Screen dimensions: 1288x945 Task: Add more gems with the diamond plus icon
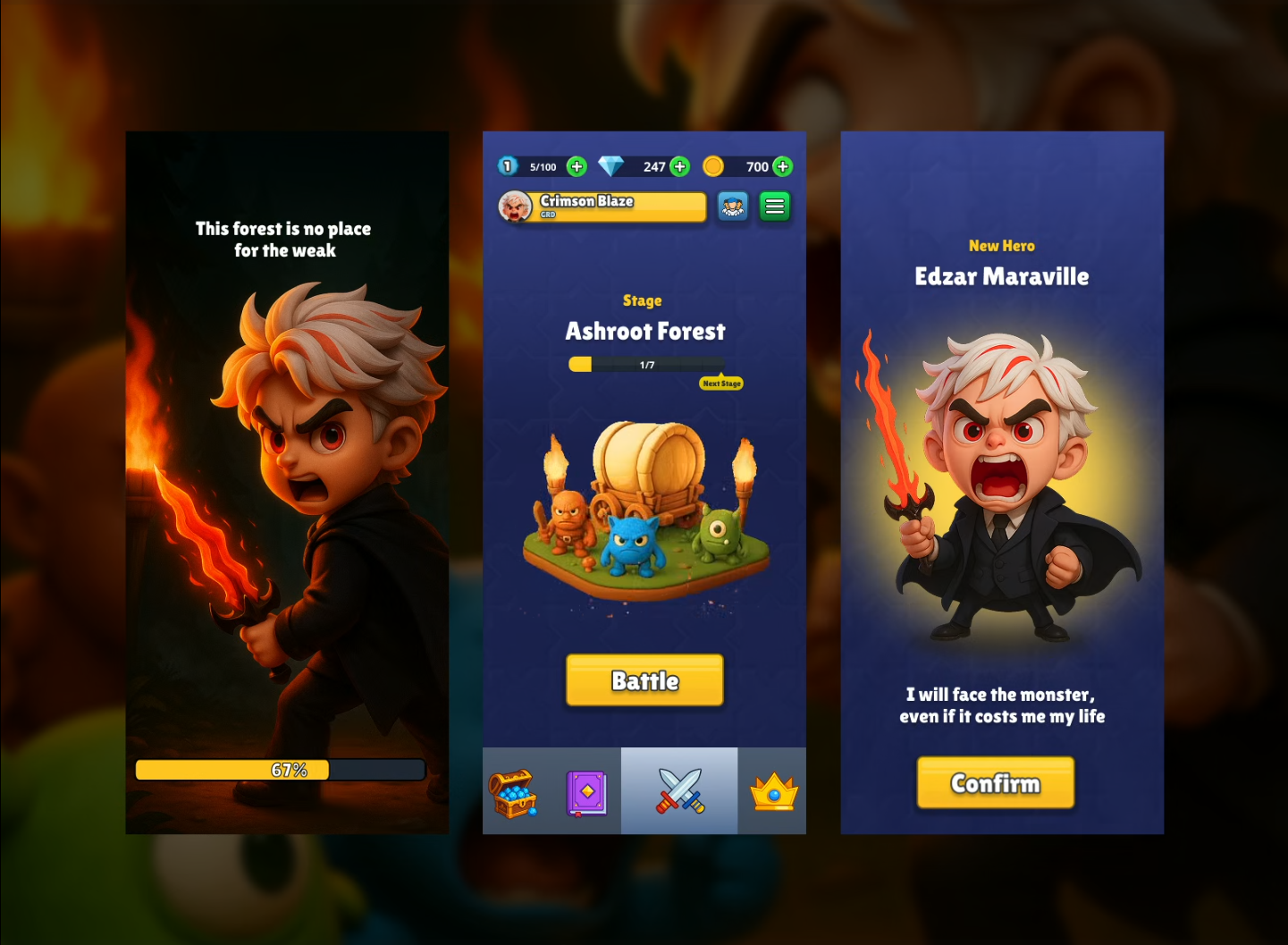(x=679, y=166)
